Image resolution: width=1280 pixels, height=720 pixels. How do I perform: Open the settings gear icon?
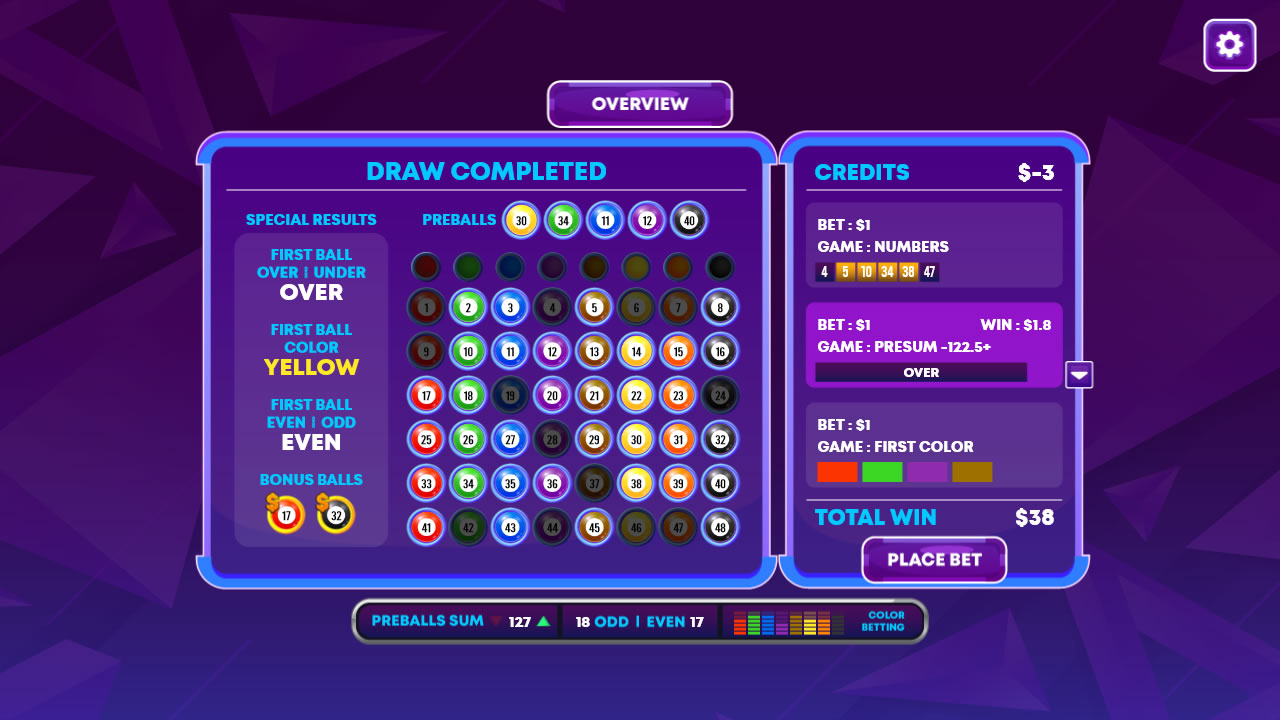tap(1229, 44)
